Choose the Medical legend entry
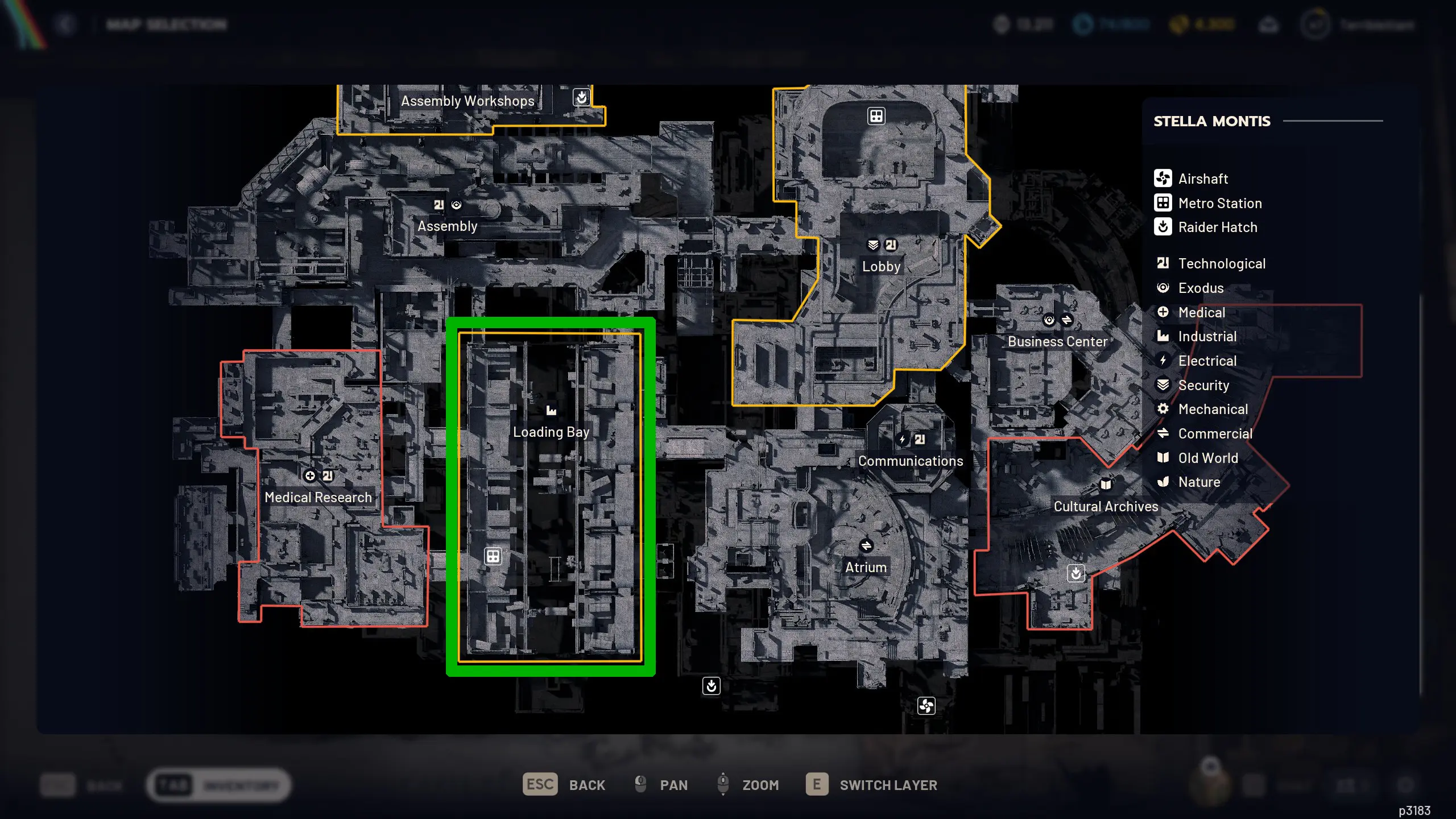The image size is (1456, 819). pos(1201,313)
